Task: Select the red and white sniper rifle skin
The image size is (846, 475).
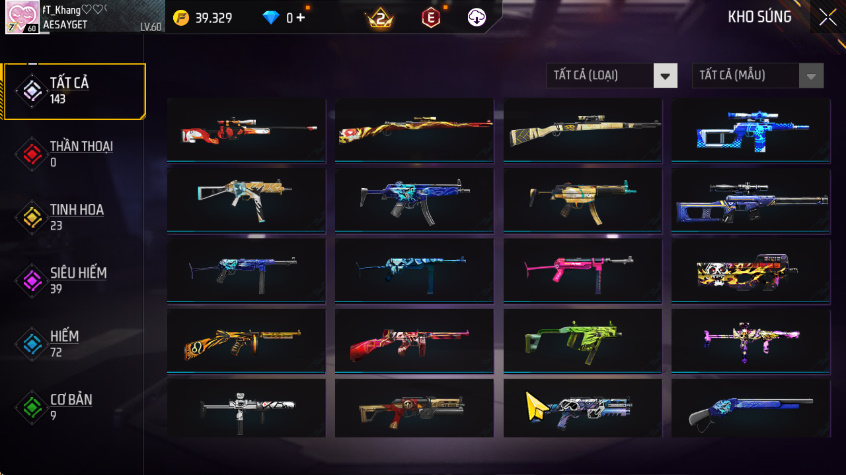Action: point(246,131)
